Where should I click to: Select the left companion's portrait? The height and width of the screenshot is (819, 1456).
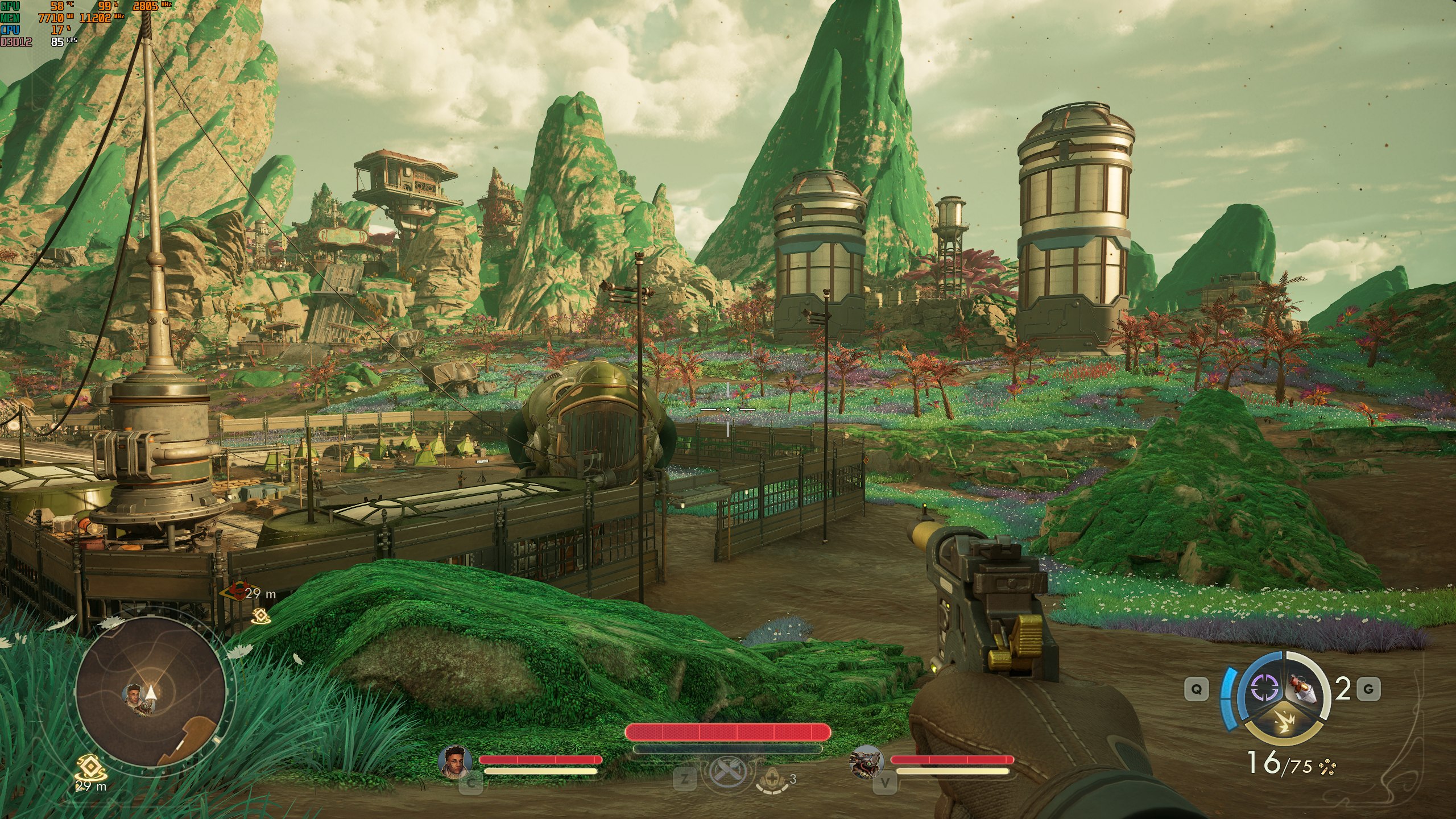pyautogui.click(x=456, y=761)
